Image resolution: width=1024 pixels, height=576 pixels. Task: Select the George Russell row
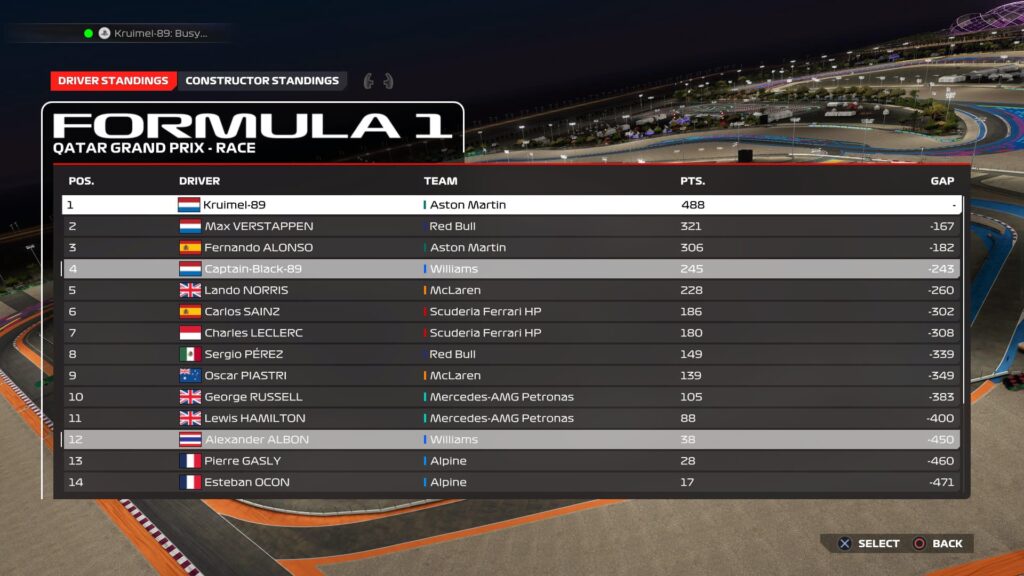point(511,397)
